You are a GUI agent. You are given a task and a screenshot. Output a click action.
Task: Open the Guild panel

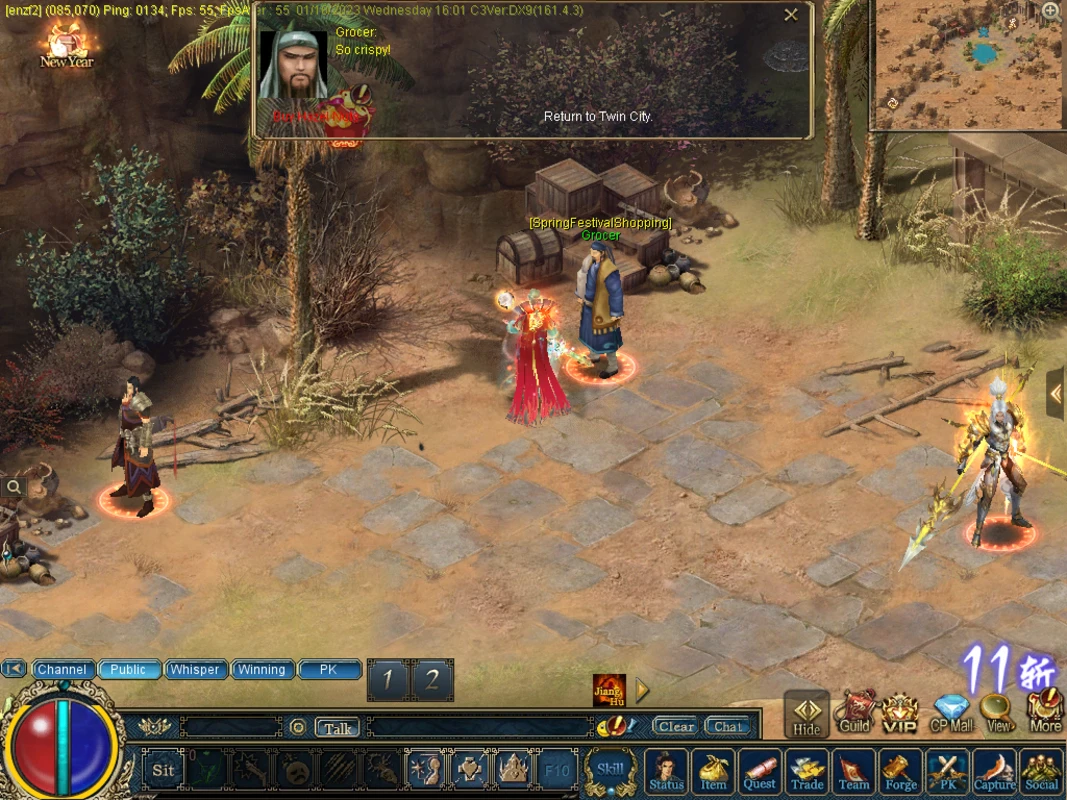854,712
